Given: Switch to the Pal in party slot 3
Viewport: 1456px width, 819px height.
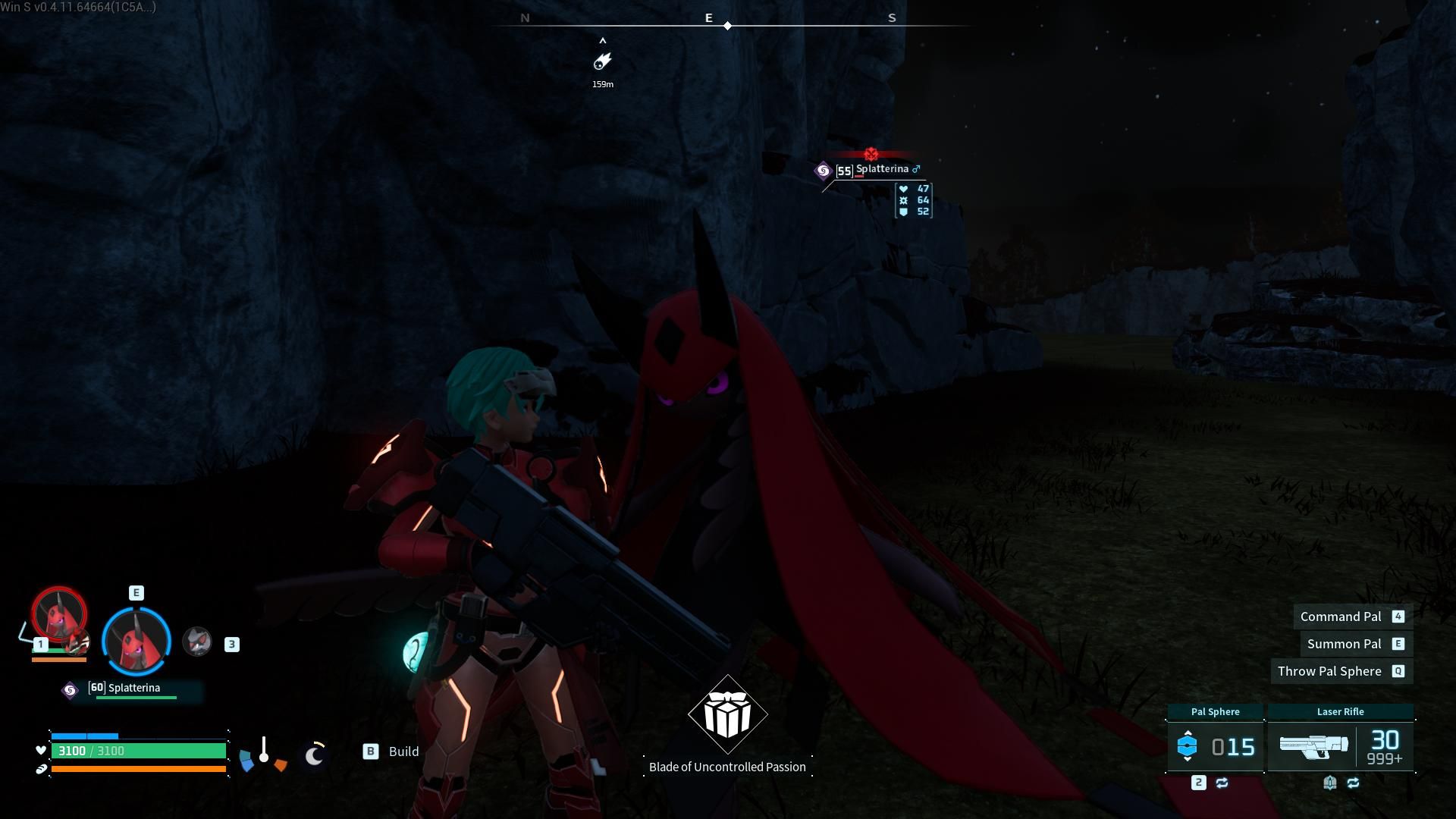Looking at the screenshot, I should pyautogui.click(x=196, y=642).
